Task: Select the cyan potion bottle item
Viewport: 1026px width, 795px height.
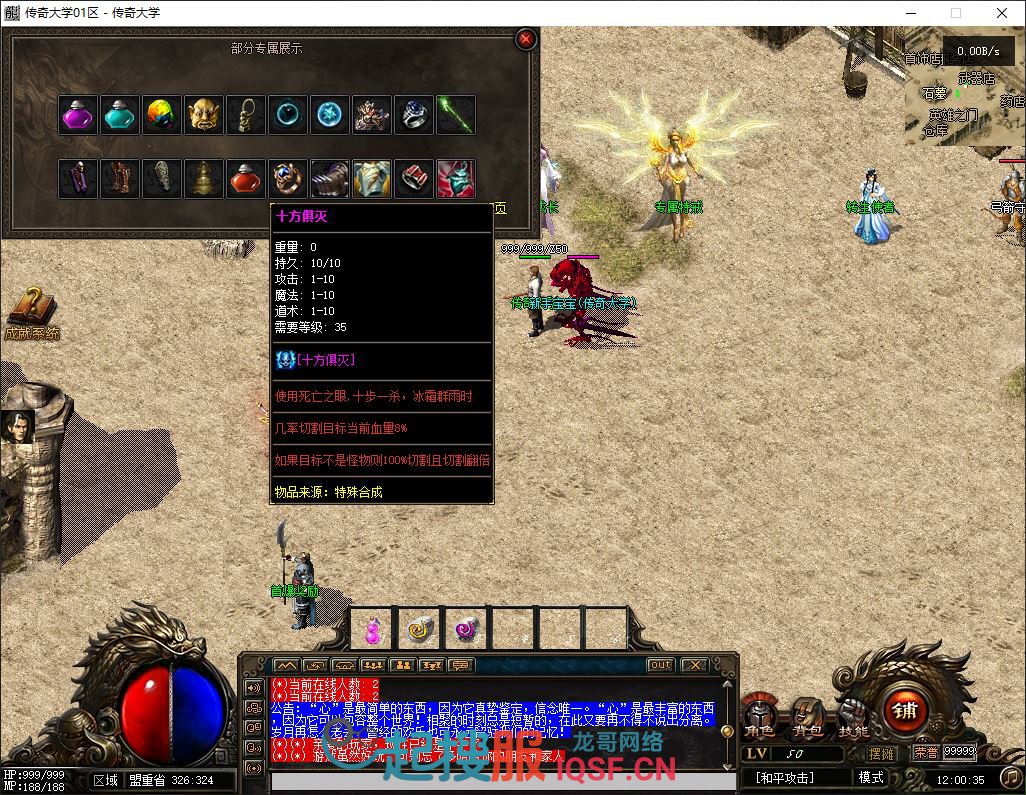Action: [120, 116]
